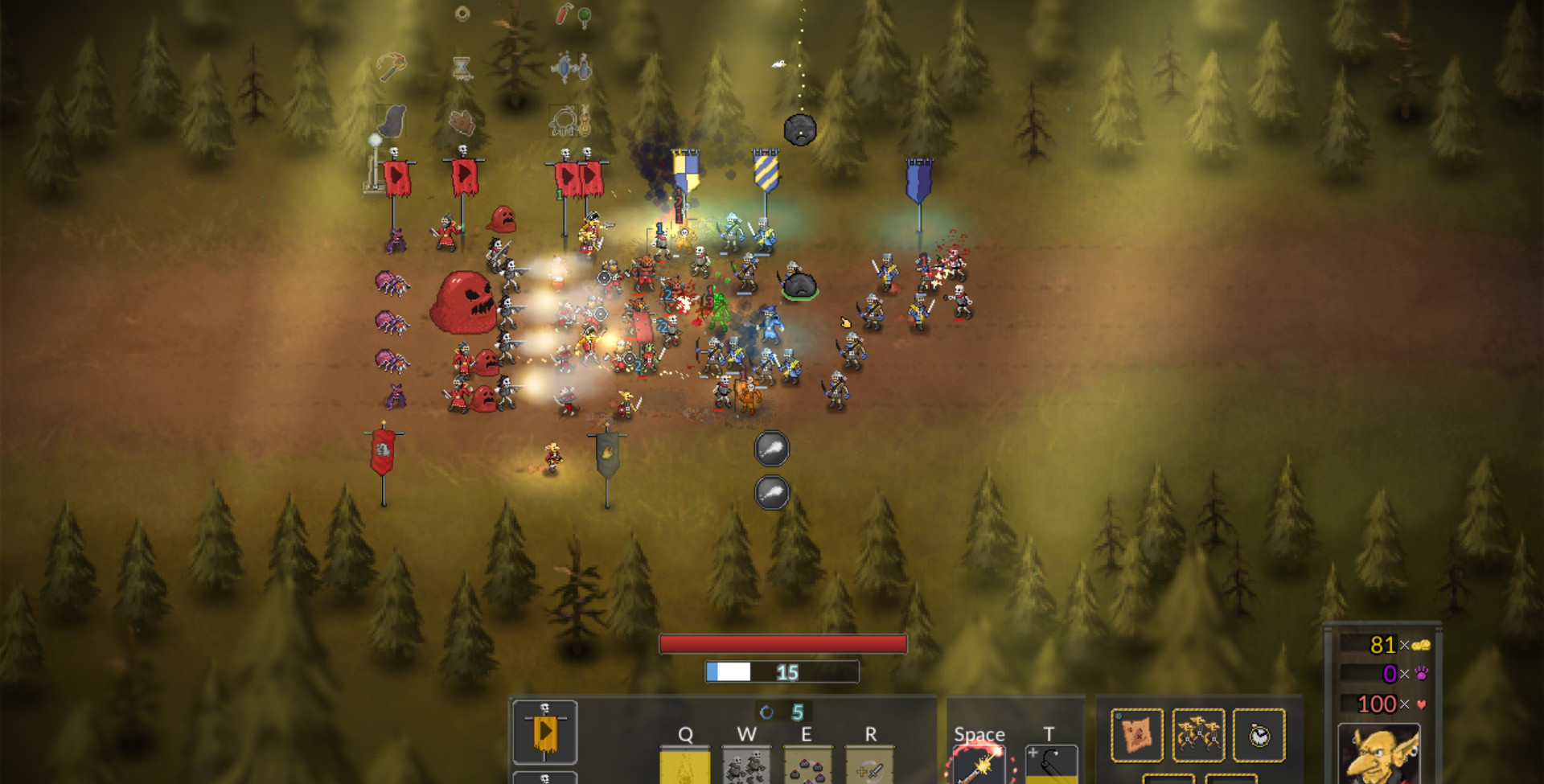Click the stopwatch time control
The height and width of the screenshot is (784, 1544).
(1259, 734)
